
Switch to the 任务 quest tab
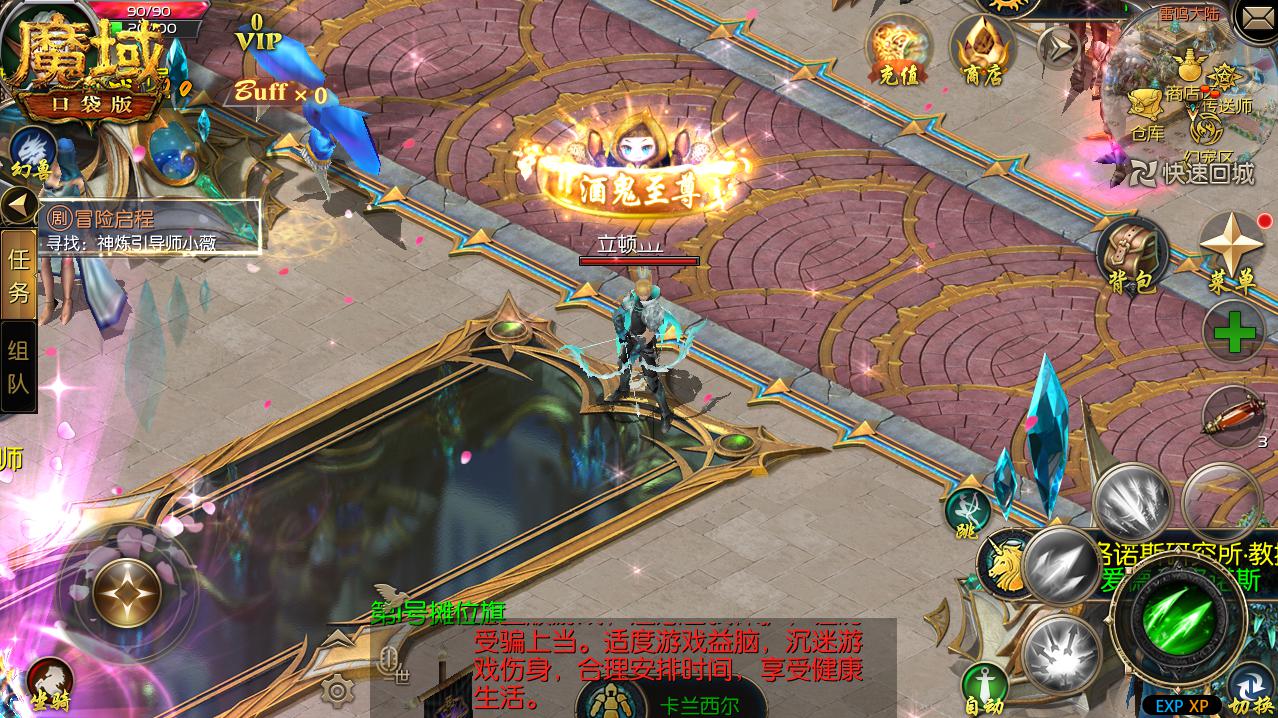point(19,275)
